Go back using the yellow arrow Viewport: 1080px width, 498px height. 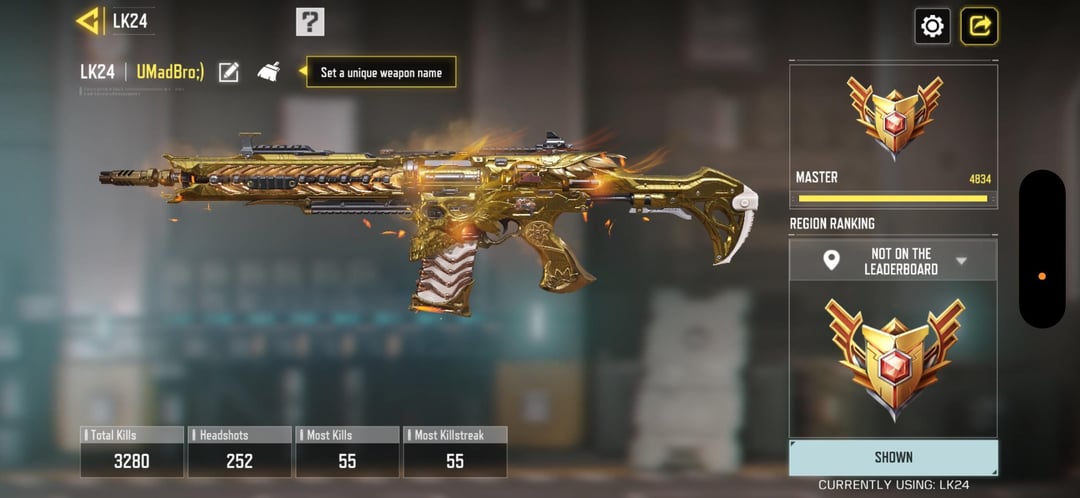tap(89, 20)
